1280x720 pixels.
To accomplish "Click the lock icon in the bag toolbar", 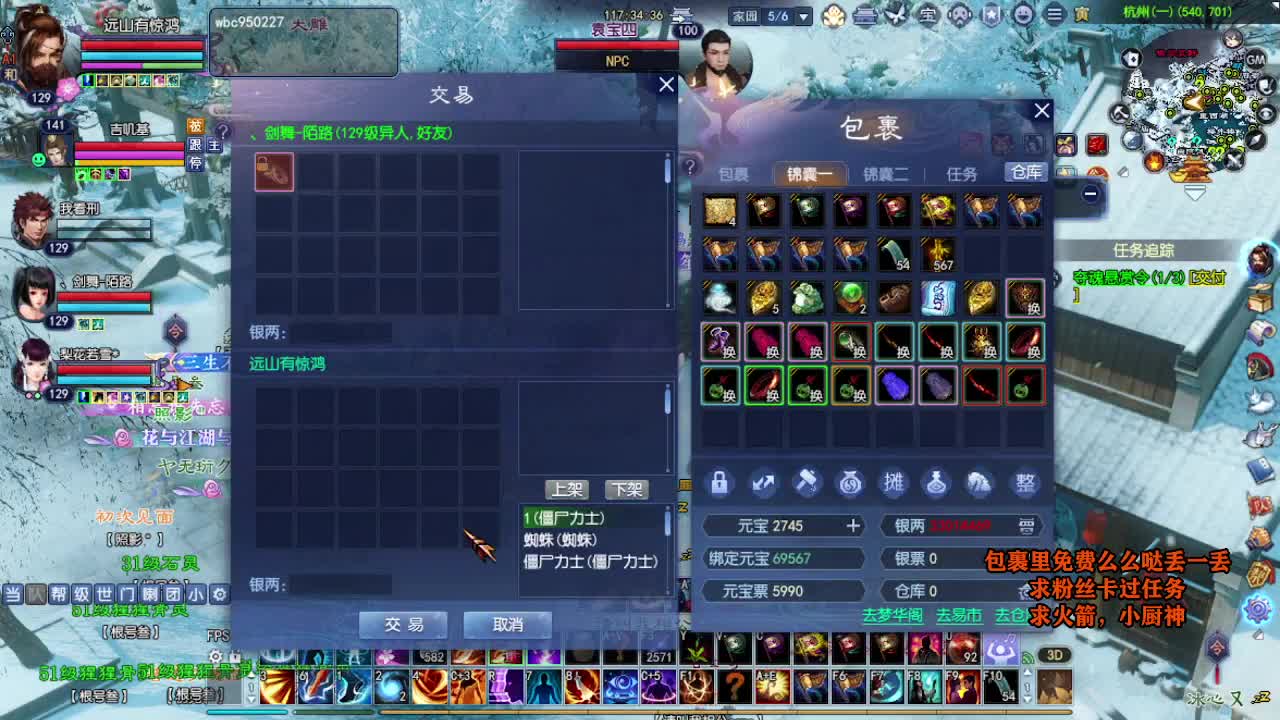I will (720, 483).
